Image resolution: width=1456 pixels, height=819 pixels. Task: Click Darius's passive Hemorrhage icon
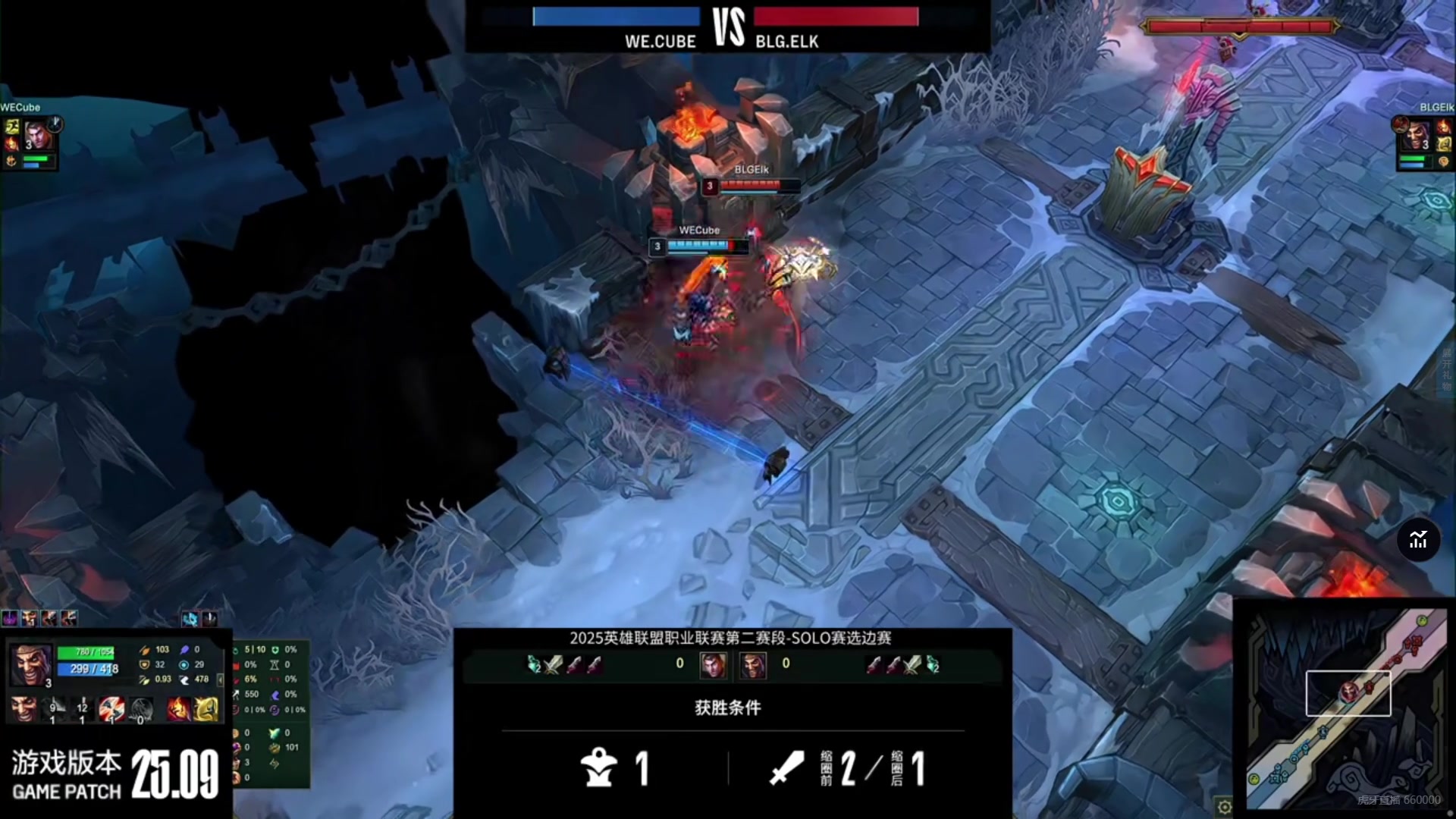click(24, 710)
